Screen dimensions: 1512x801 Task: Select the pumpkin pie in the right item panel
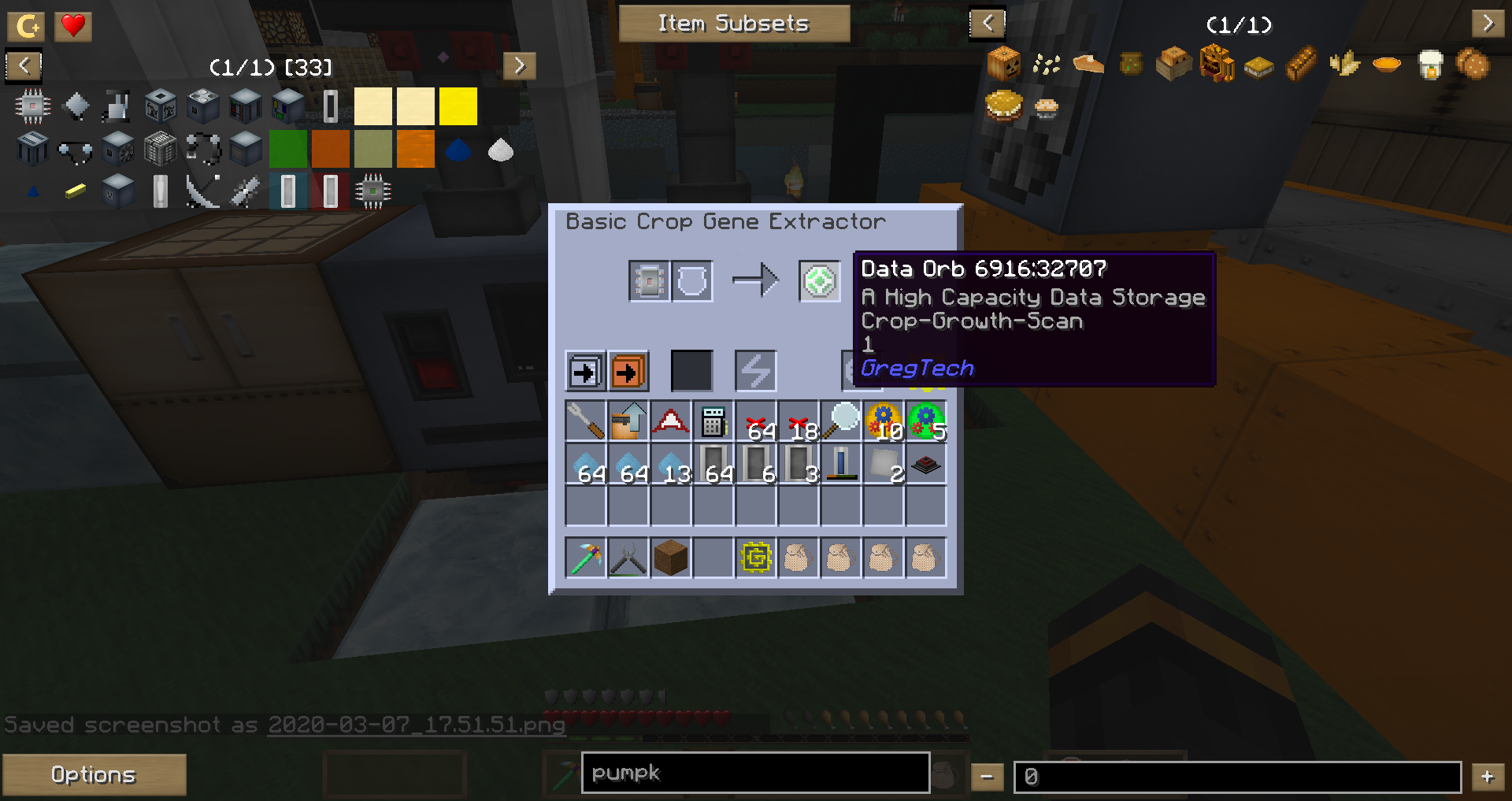[1088, 65]
